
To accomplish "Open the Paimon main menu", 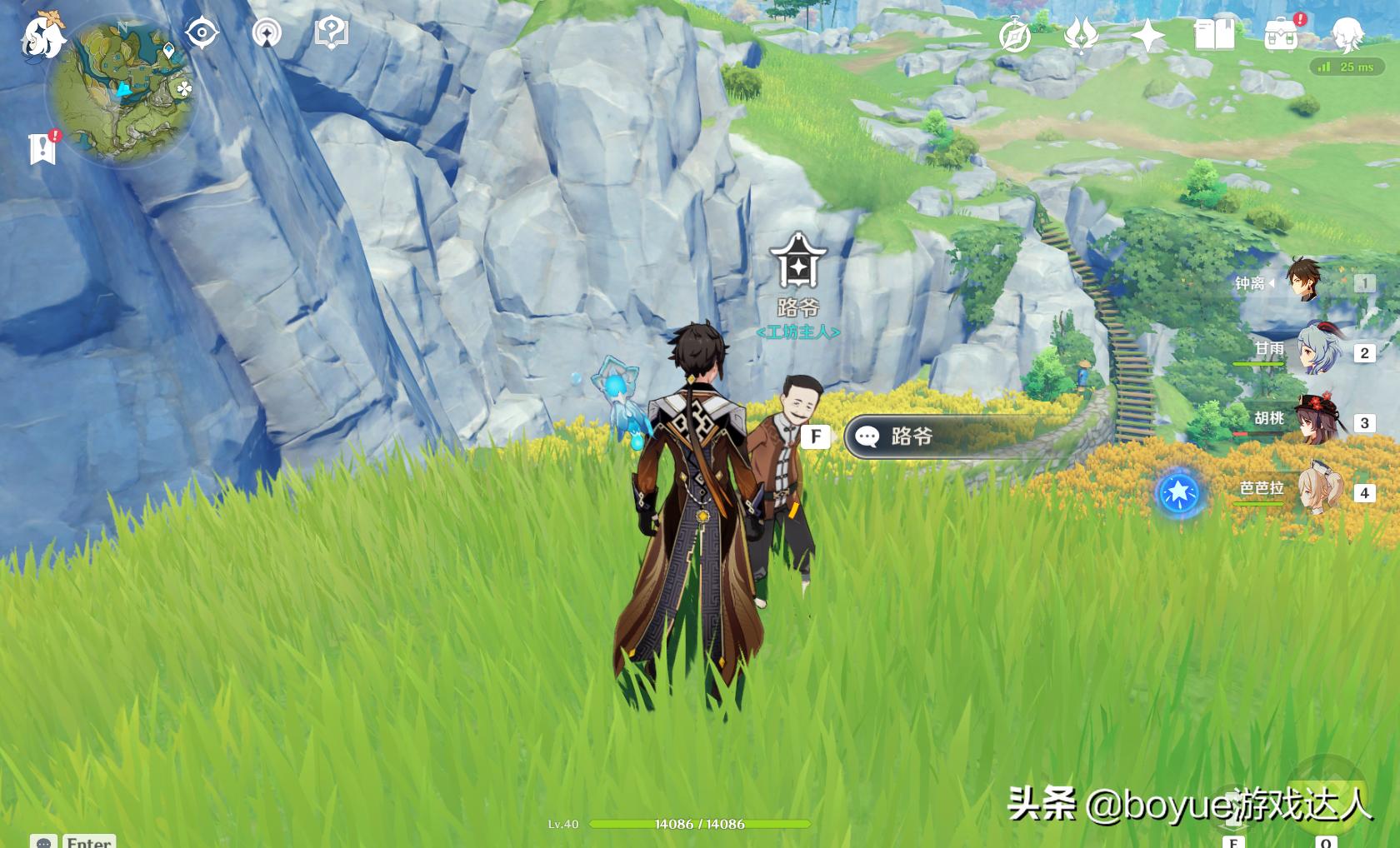I will coord(42,36).
